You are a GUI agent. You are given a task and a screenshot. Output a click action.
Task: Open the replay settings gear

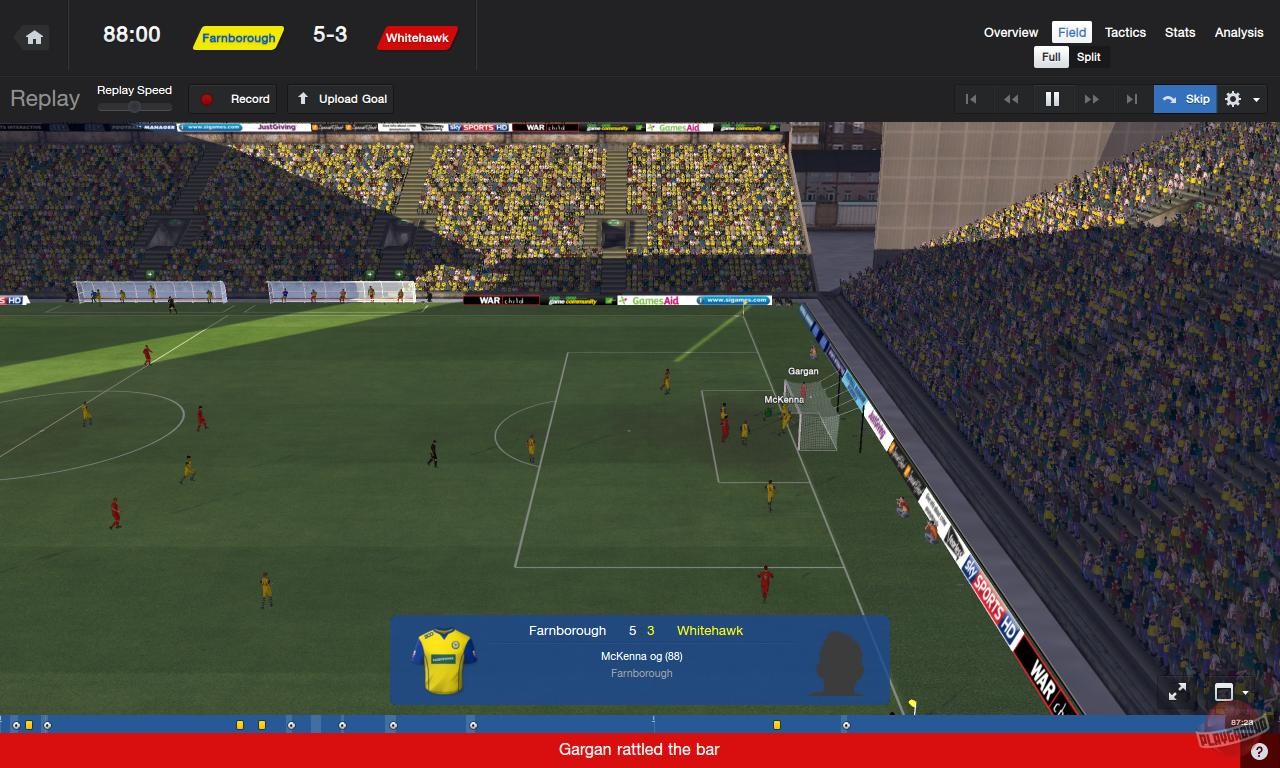pyautogui.click(x=1233, y=99)
